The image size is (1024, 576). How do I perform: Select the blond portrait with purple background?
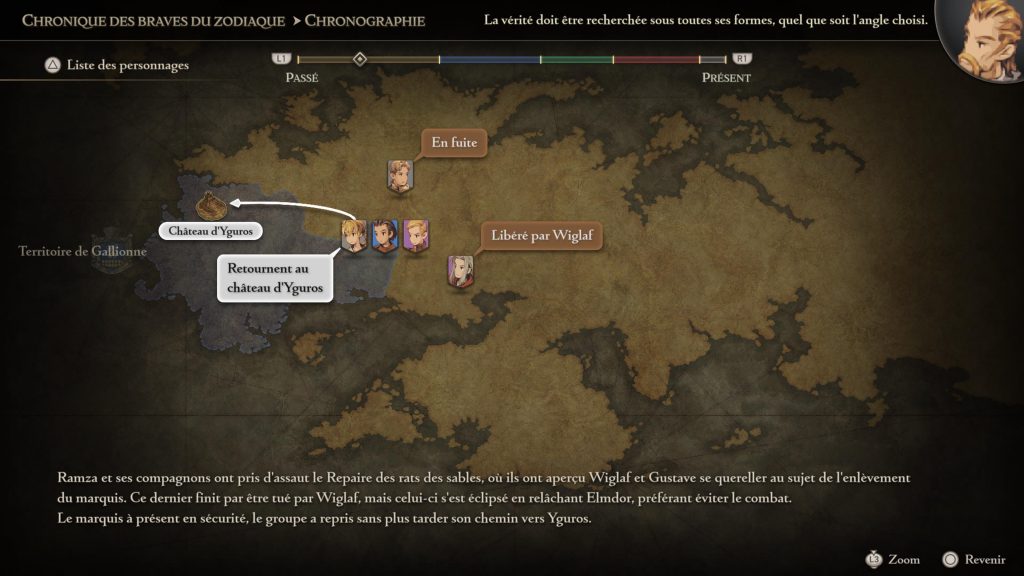[x=416, y=235]
